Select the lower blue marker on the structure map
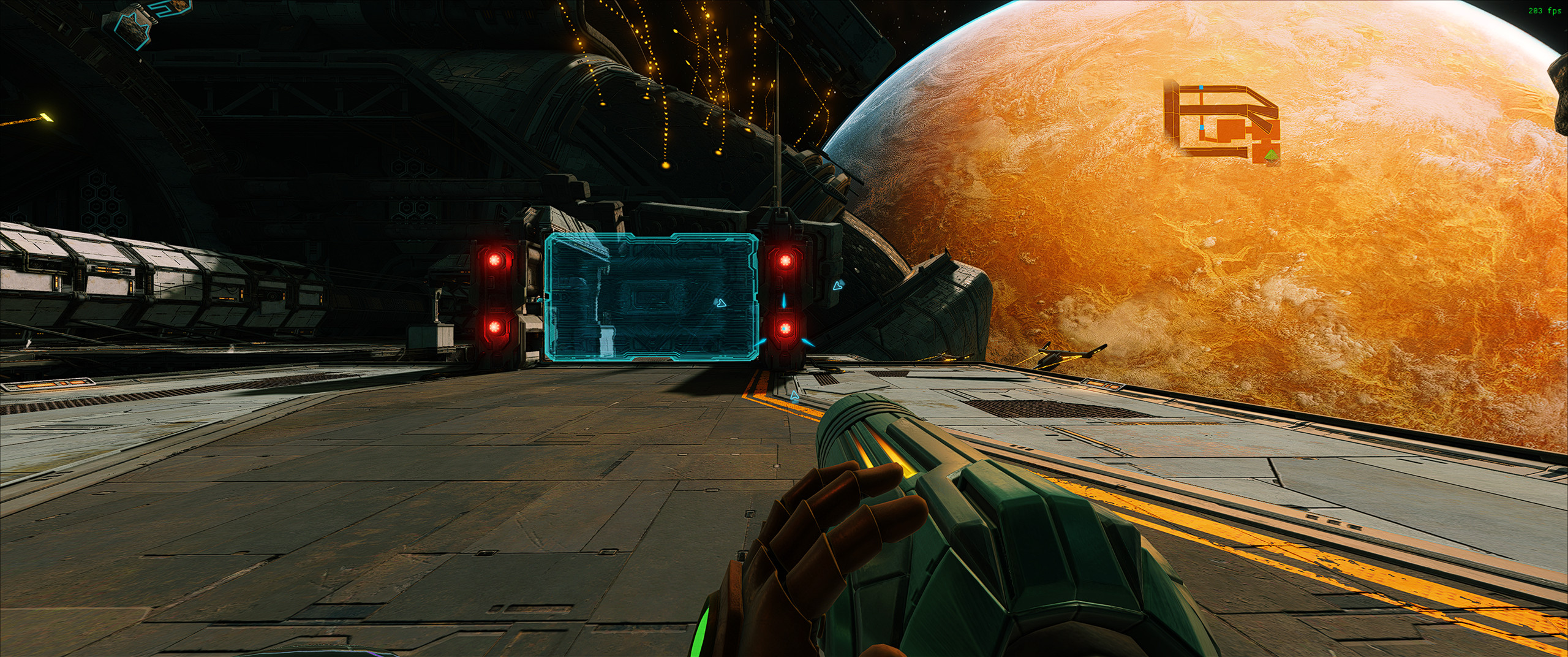Image resolution: width=1568 pixels, height=657 pixels. (1202, 127)
